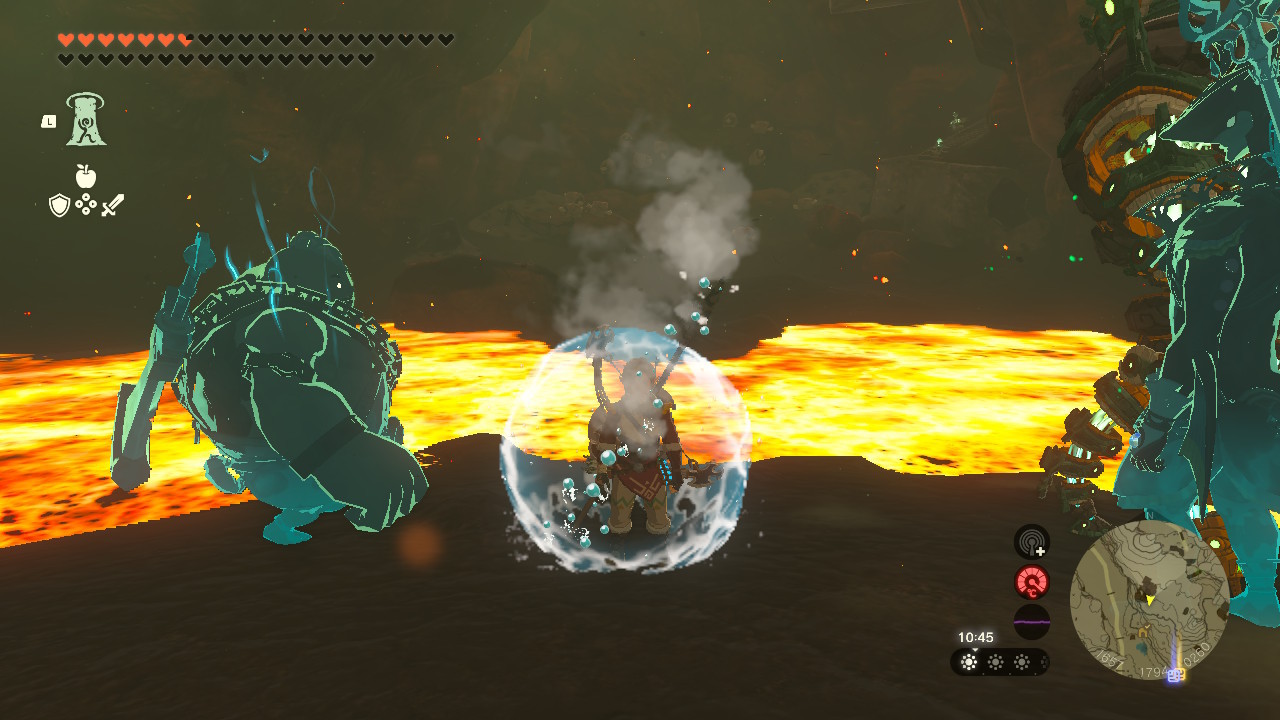Check the red temperature gauge icon
Viewport: 1280px width, 720px height.
1031,582
